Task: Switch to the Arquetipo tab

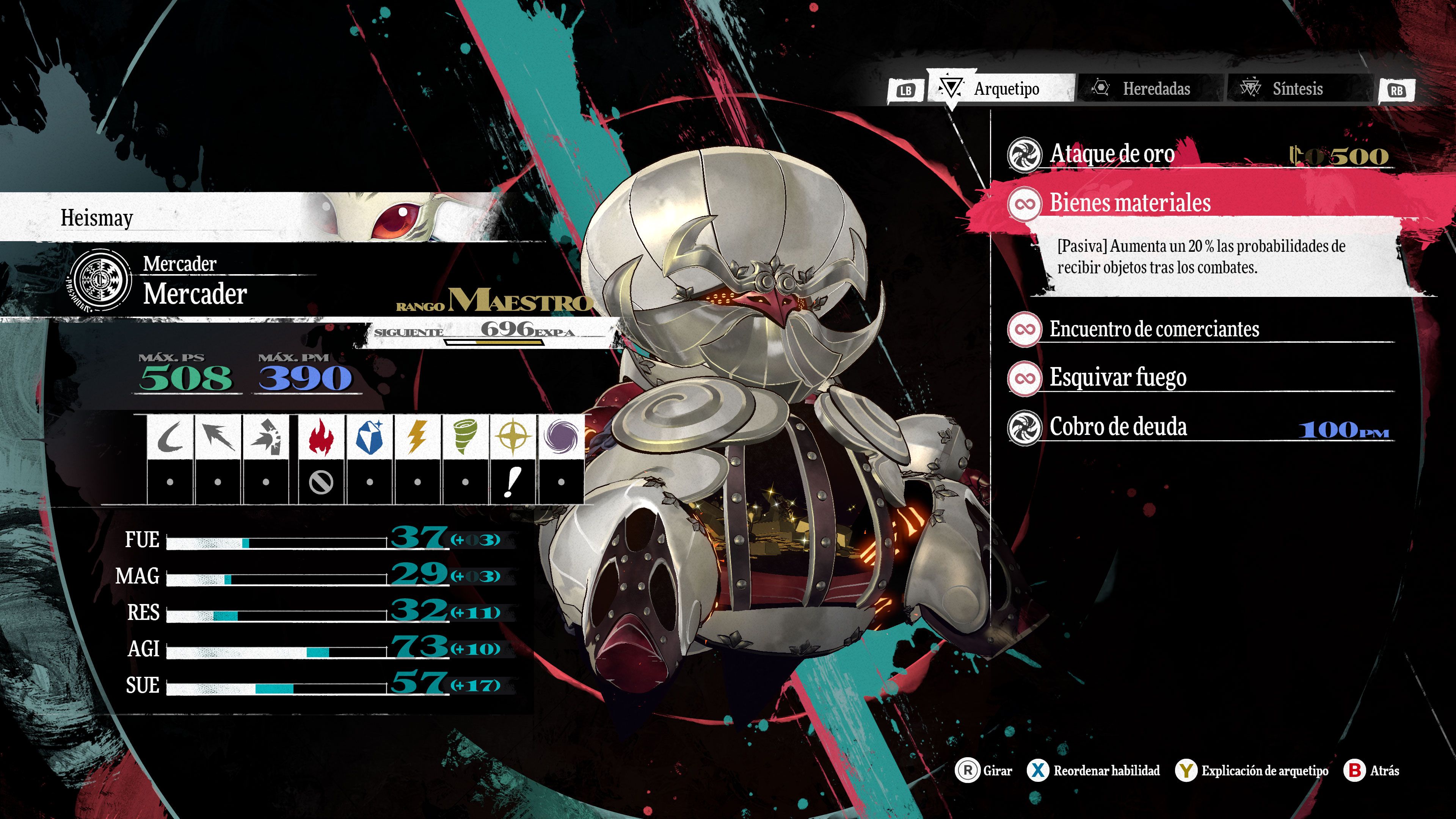Action: 1001,89
